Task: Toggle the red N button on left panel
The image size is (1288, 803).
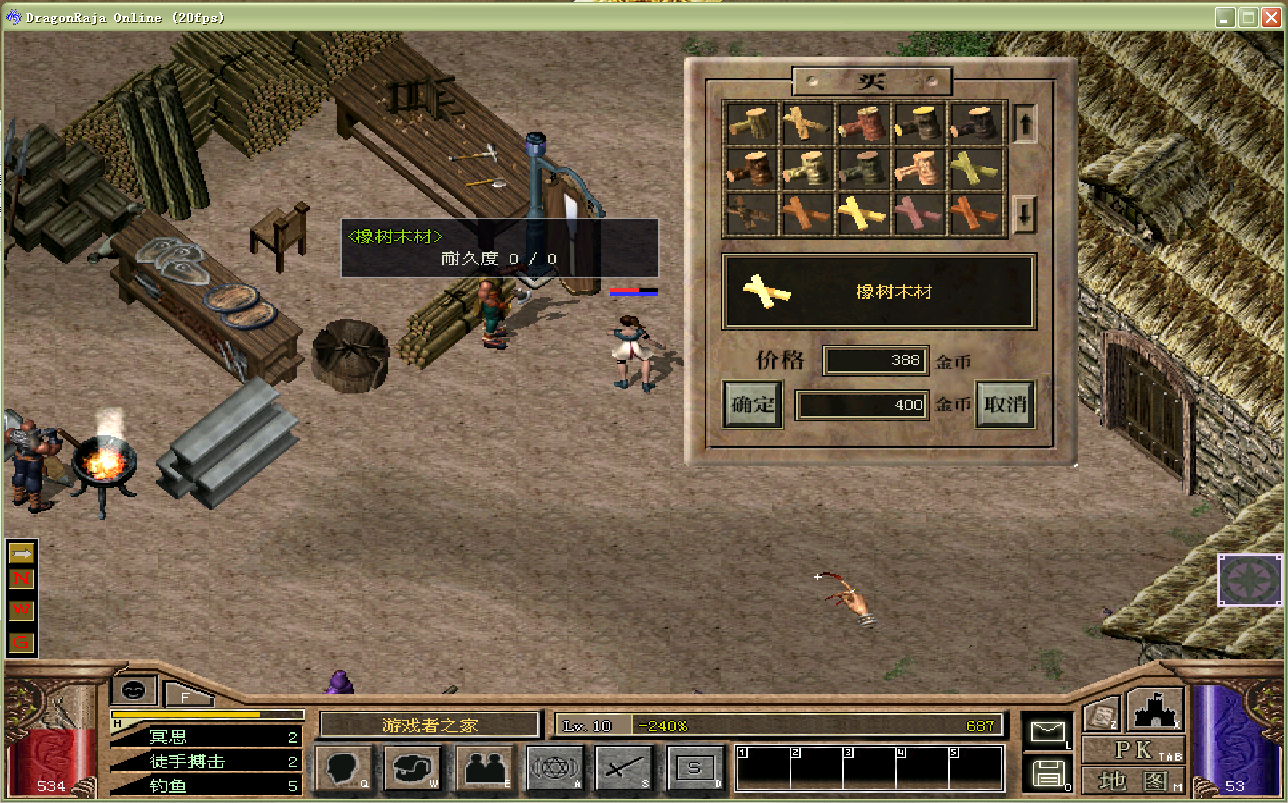Action: pyautogui.click(x=22, y=579)
